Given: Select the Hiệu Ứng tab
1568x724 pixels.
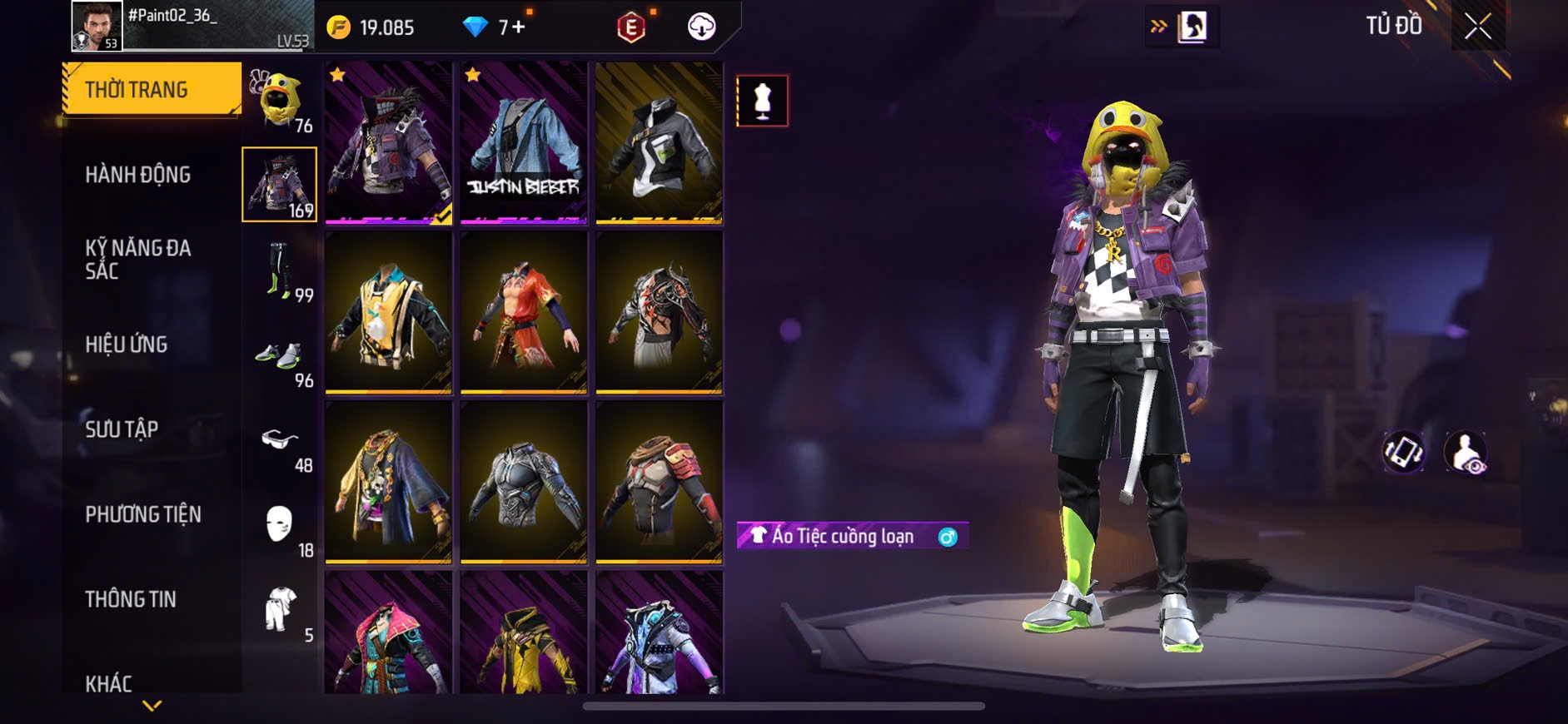Looking at the screenshot, I should click(127, 344).
